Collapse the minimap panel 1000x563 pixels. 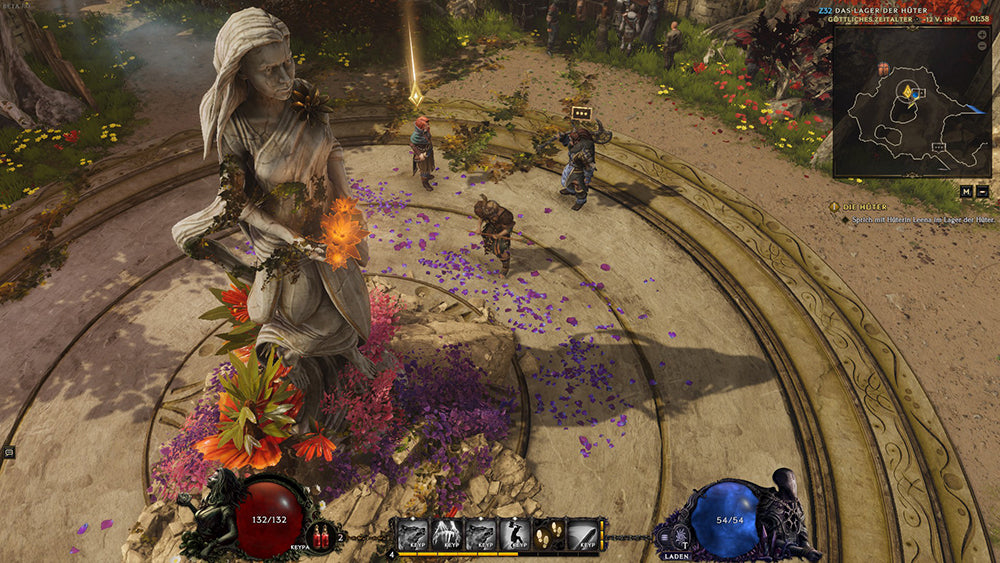click(x=982, y=191)
